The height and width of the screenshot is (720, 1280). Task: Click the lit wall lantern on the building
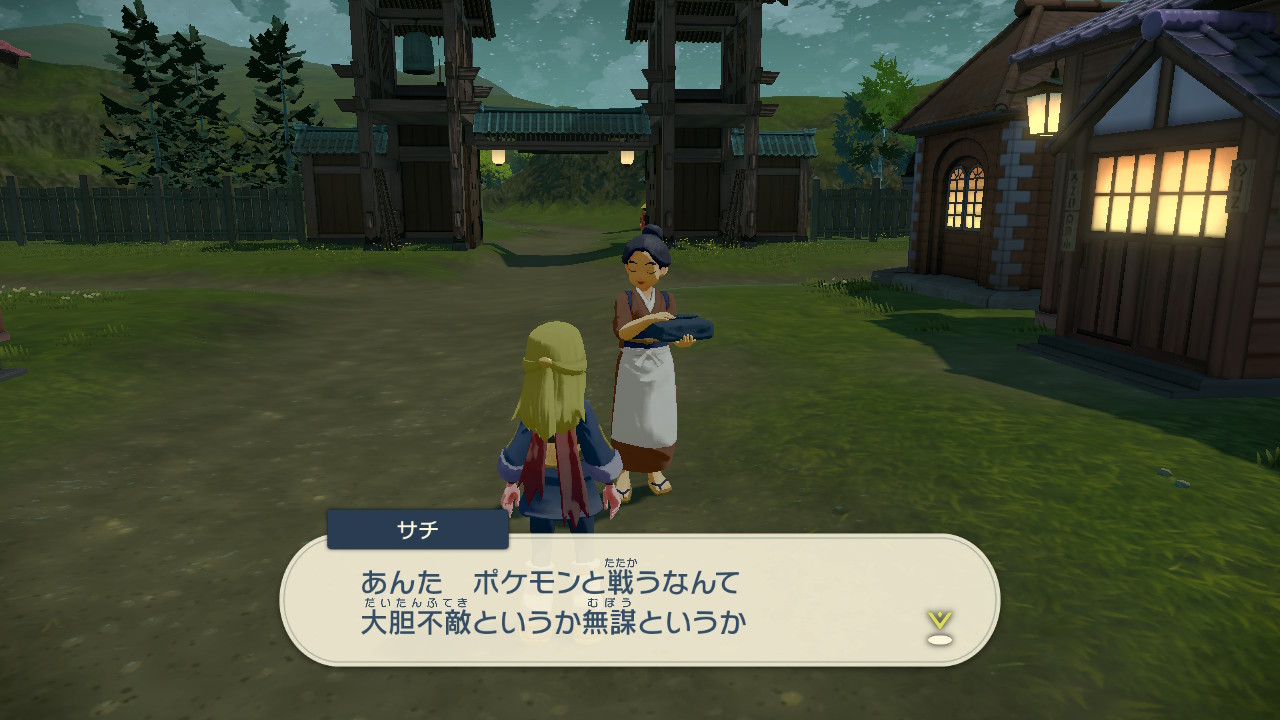1043,113
